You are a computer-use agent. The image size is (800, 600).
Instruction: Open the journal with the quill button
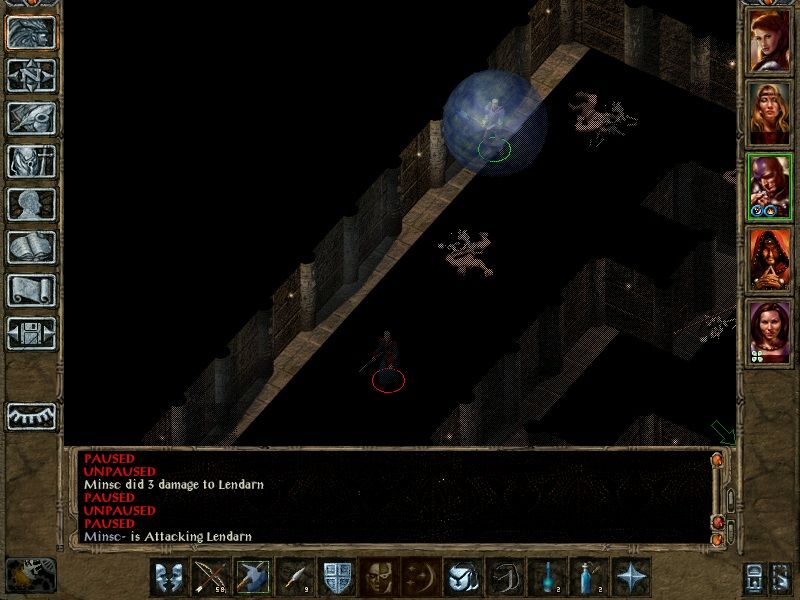coord(31,118)
